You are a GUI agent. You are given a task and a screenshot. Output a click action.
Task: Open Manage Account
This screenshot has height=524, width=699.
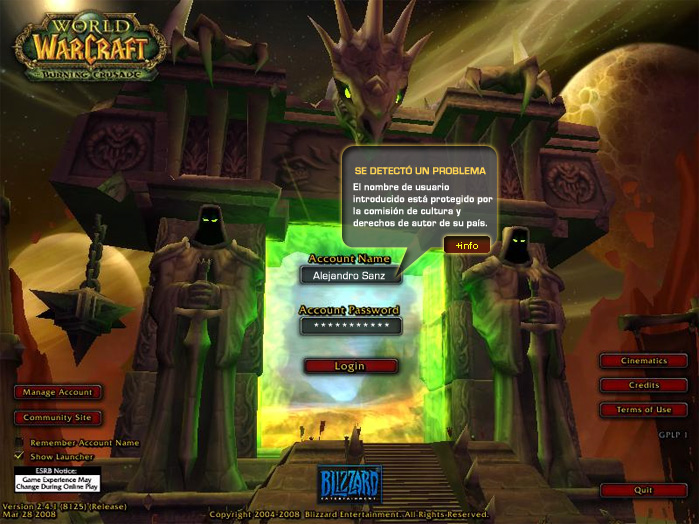click(x=57, y=392)
